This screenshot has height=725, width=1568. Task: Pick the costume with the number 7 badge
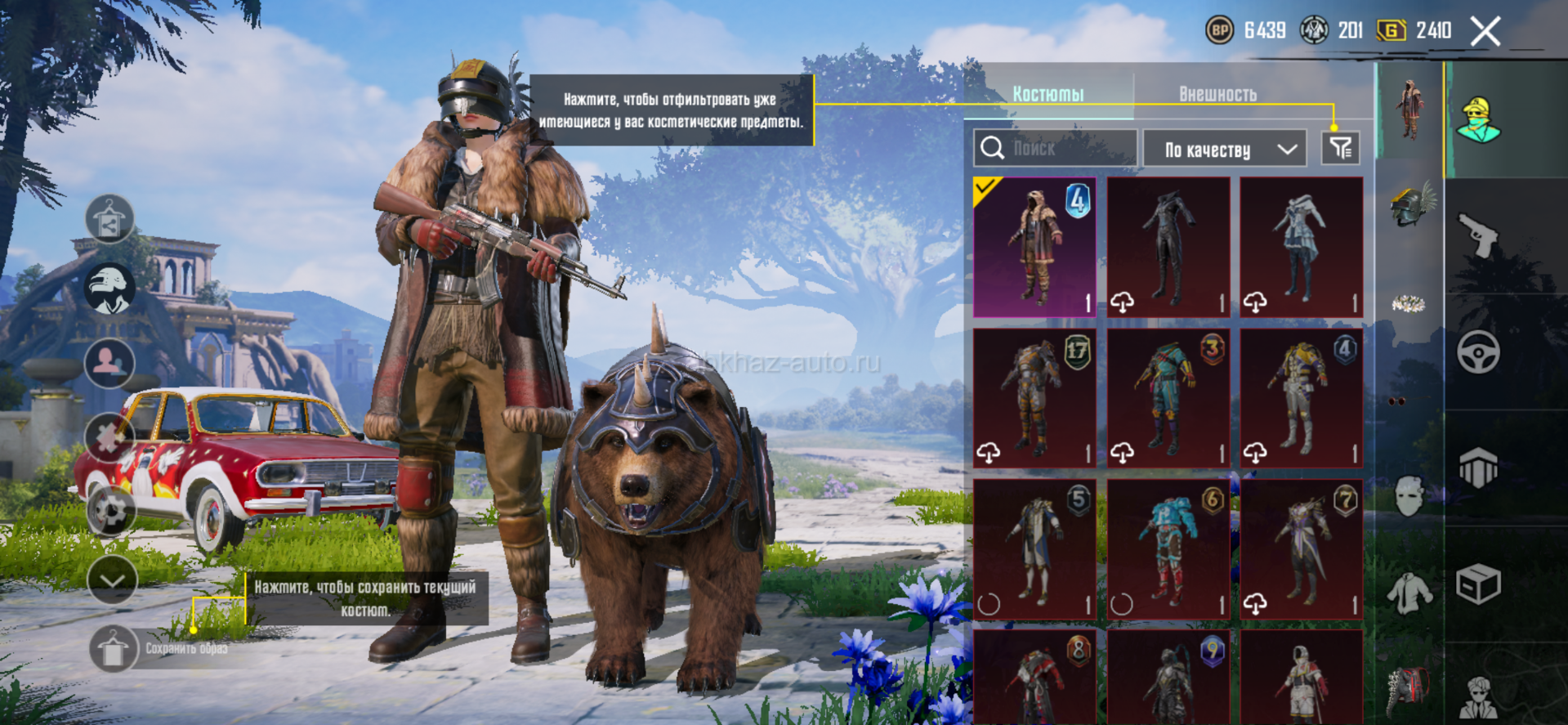coord(1302,549)
